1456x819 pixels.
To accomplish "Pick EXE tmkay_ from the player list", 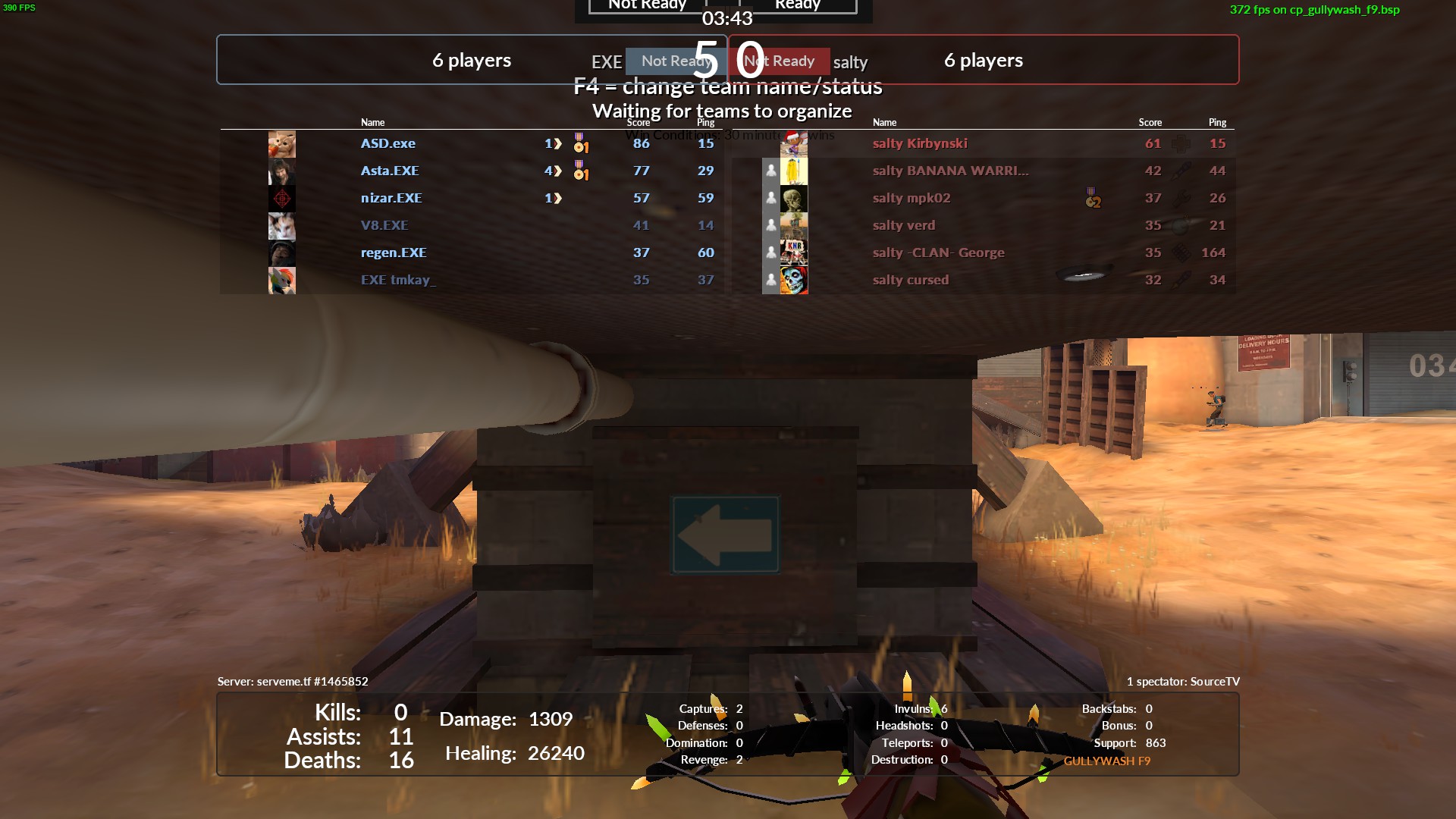I will [398, 280].
